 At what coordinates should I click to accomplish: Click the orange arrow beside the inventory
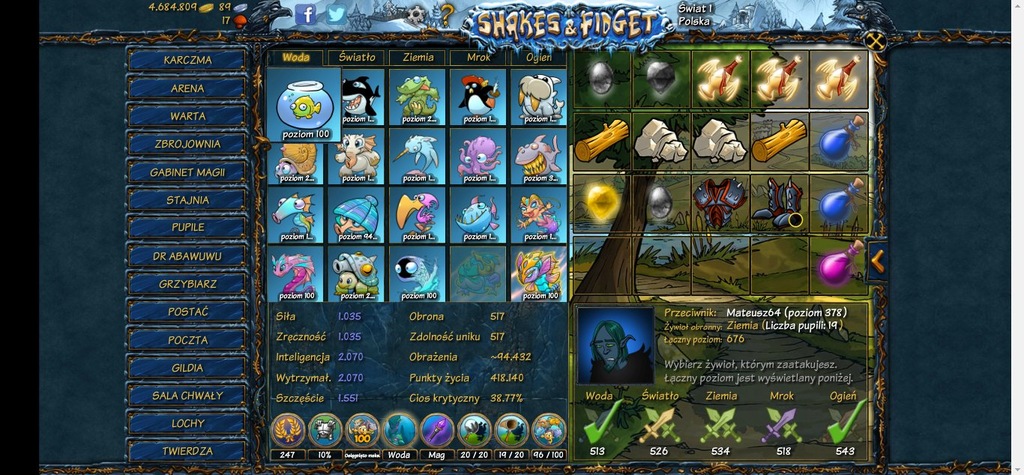877,260
